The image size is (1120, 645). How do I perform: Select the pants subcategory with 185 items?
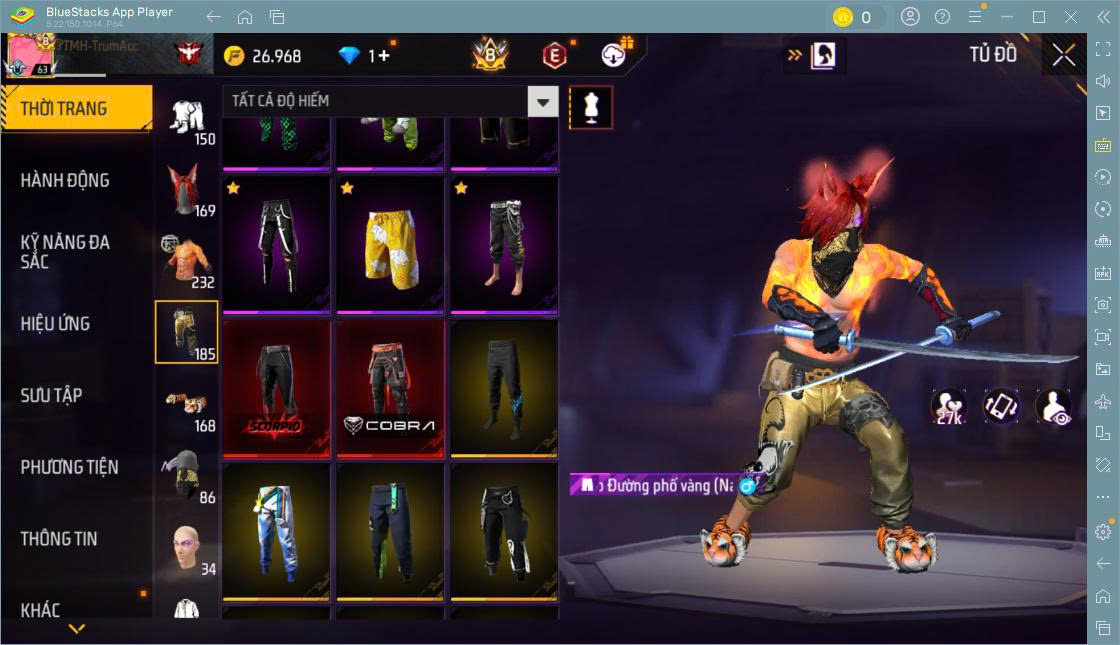point(186,331)
